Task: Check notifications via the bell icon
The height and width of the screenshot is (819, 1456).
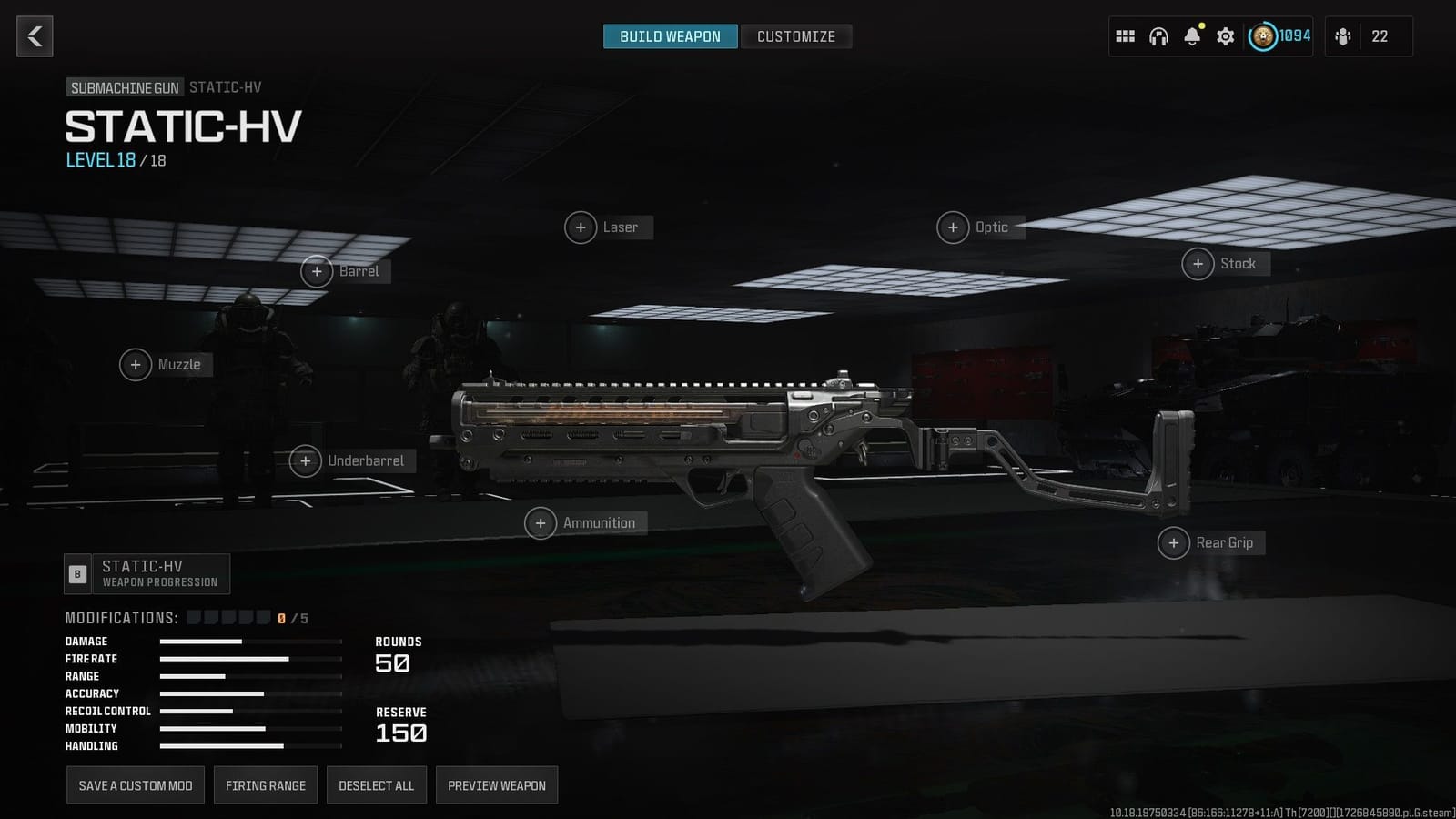Action: (x=1192, y=37)
